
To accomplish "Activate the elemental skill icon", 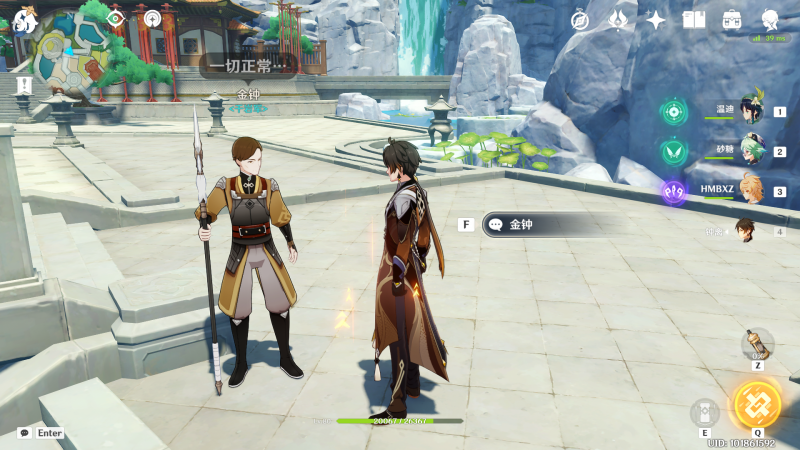I will pos(704,413).
